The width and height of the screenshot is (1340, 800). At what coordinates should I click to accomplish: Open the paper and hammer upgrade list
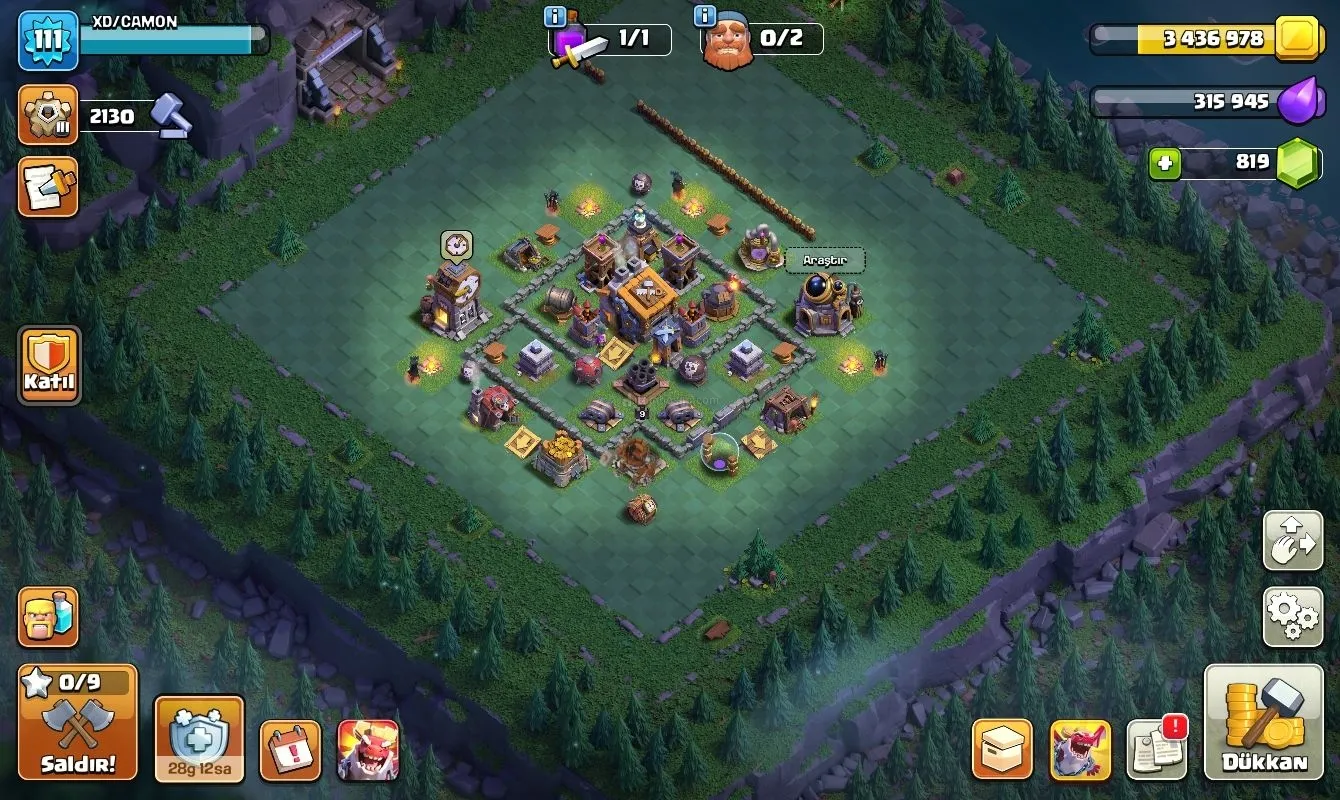coord(48,187)
